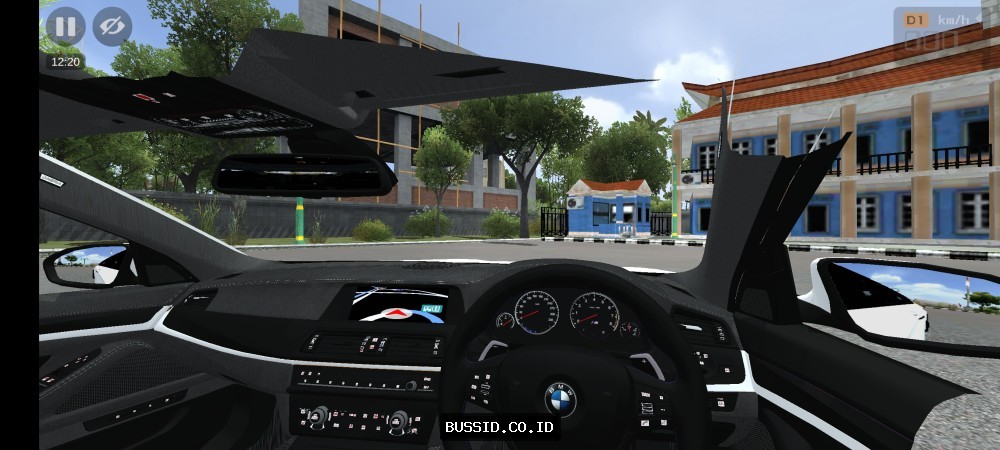Toggle HUD visibility with the crossed-eye icon

click(x=112, y=26)
